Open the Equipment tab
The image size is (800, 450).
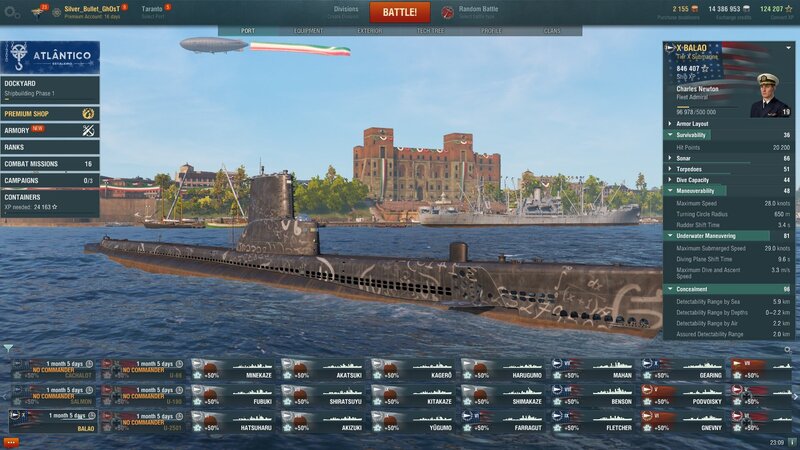[x=308, y=31]
